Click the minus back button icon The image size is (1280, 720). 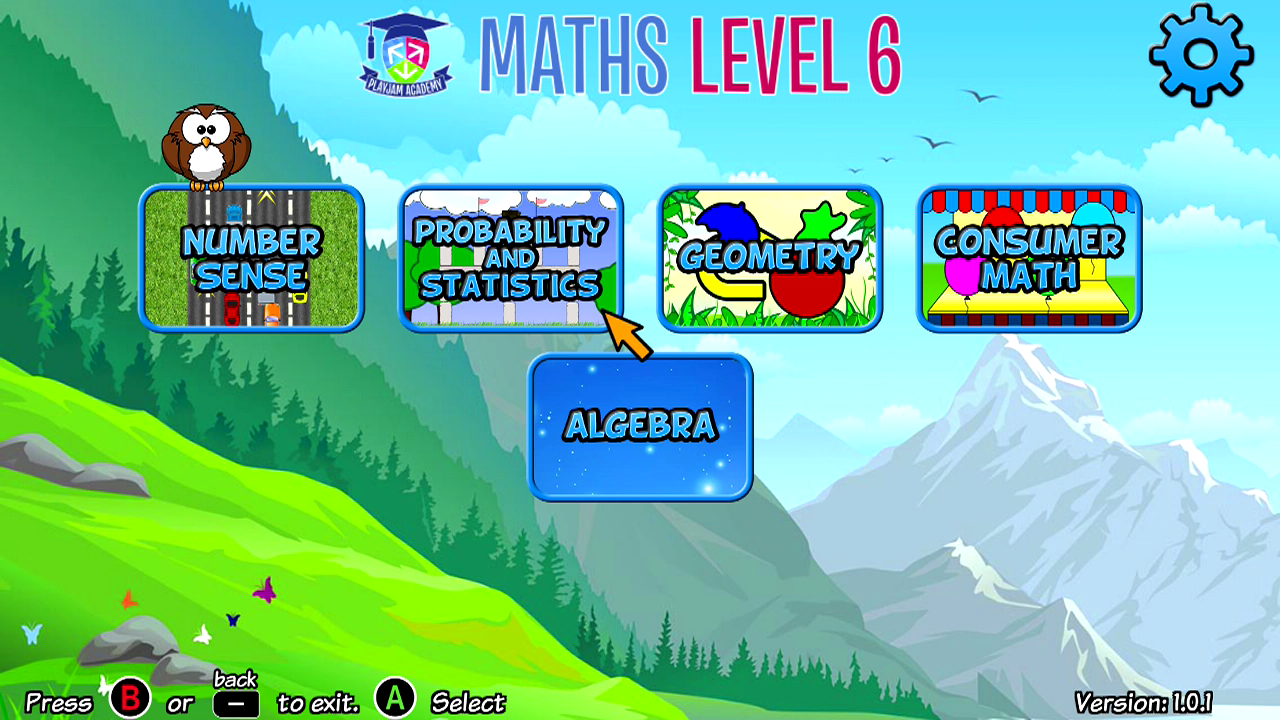click(x=239, y=702)
